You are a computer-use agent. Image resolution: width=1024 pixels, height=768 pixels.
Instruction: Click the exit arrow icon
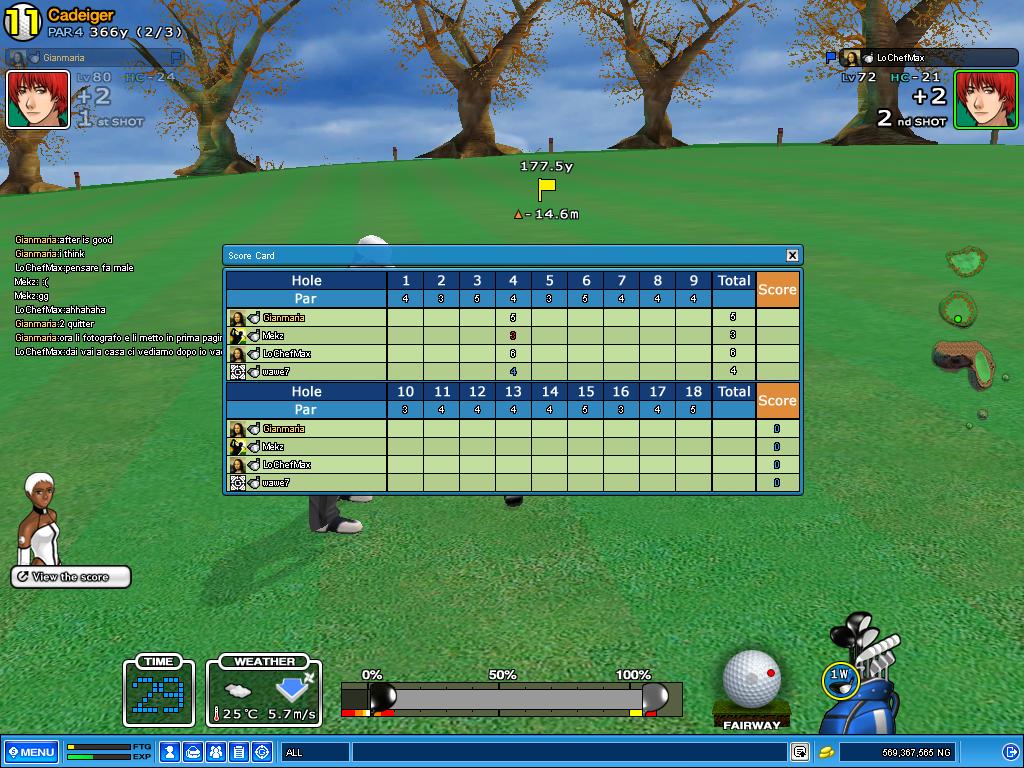(x=1010, y=752)
